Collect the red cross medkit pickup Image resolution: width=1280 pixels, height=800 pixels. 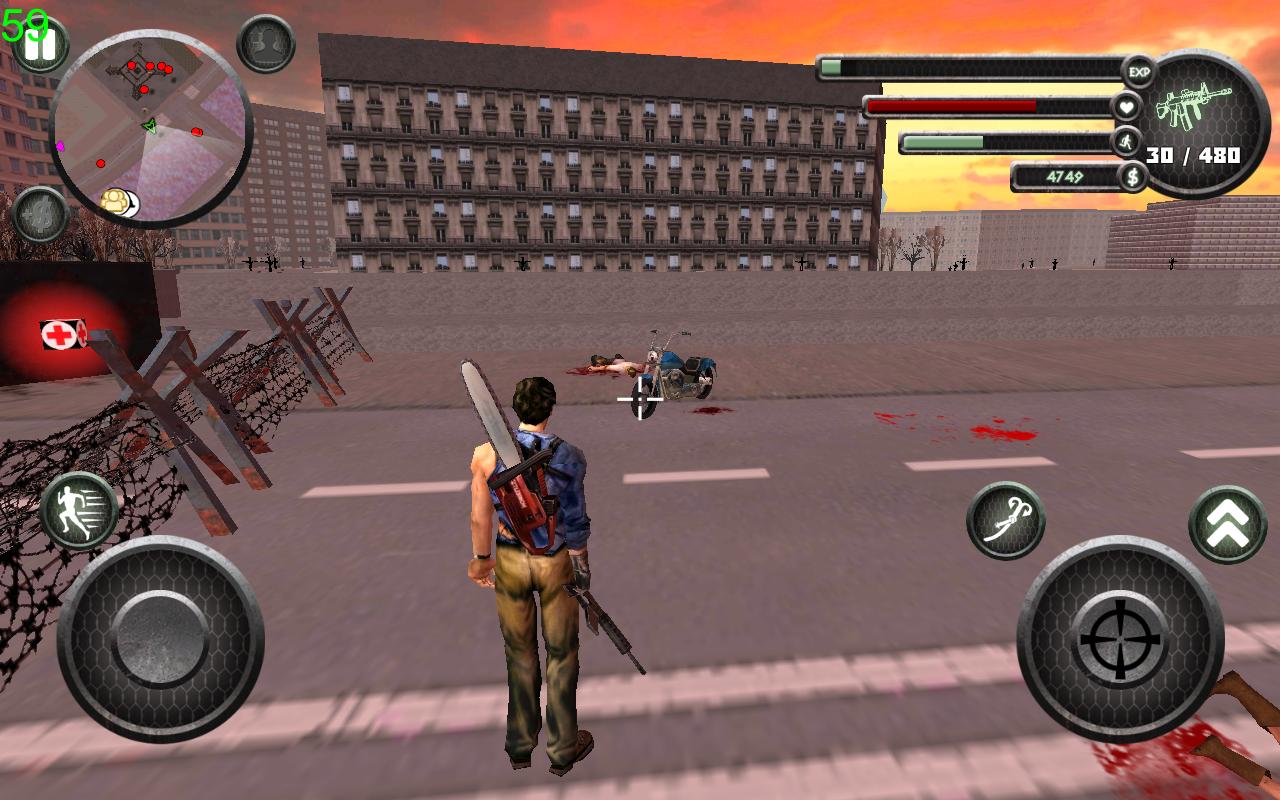(57, 333)
